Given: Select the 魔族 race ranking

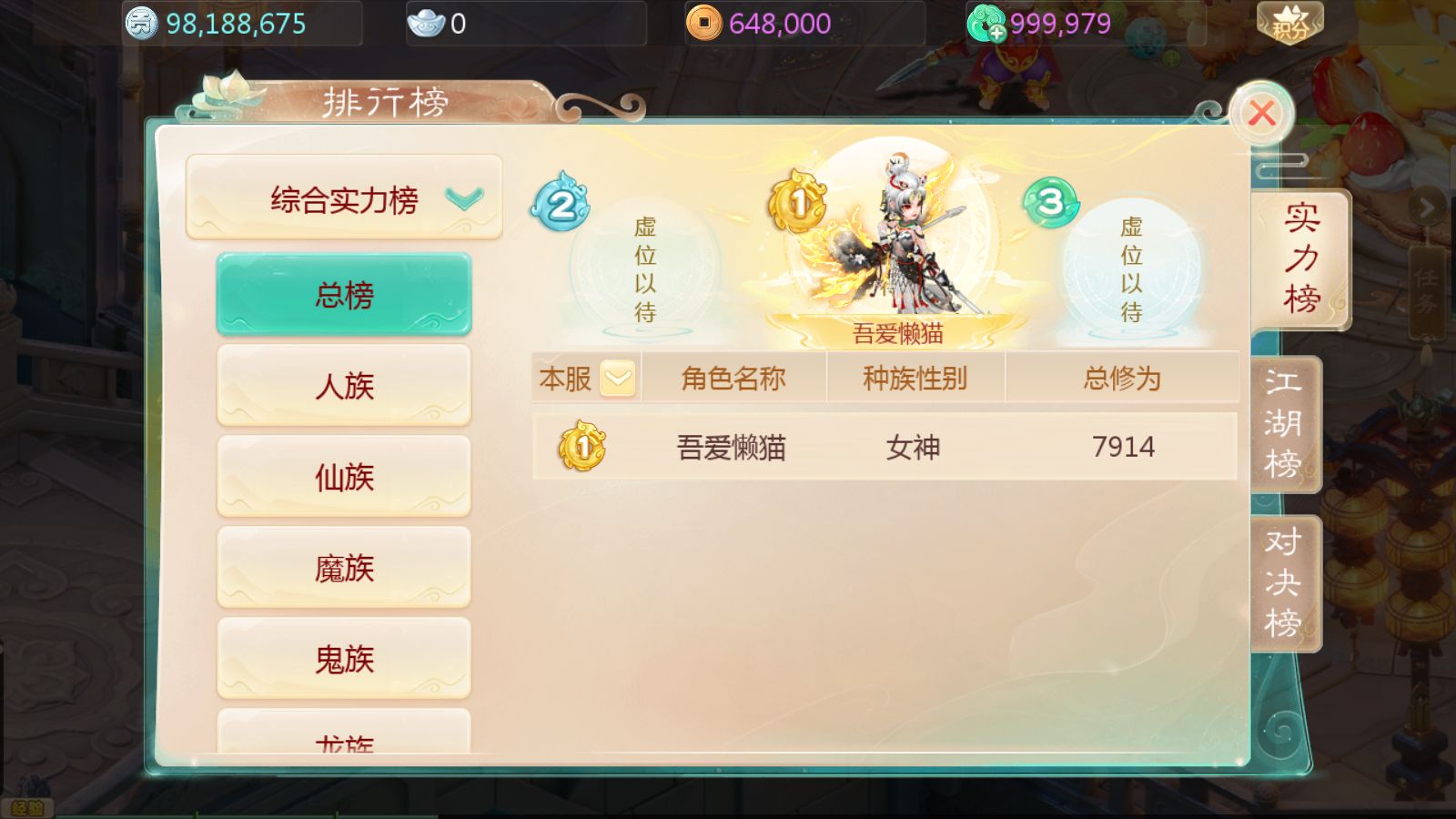Looking at the screenshot, I should tap(343, 568).
